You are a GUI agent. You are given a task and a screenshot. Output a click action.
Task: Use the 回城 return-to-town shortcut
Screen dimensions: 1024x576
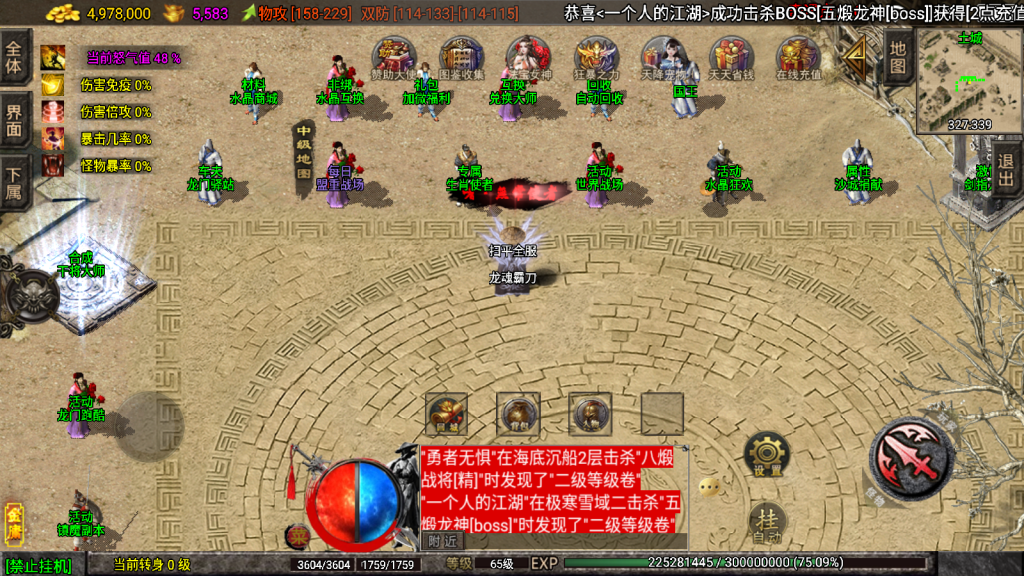point(446,413)
